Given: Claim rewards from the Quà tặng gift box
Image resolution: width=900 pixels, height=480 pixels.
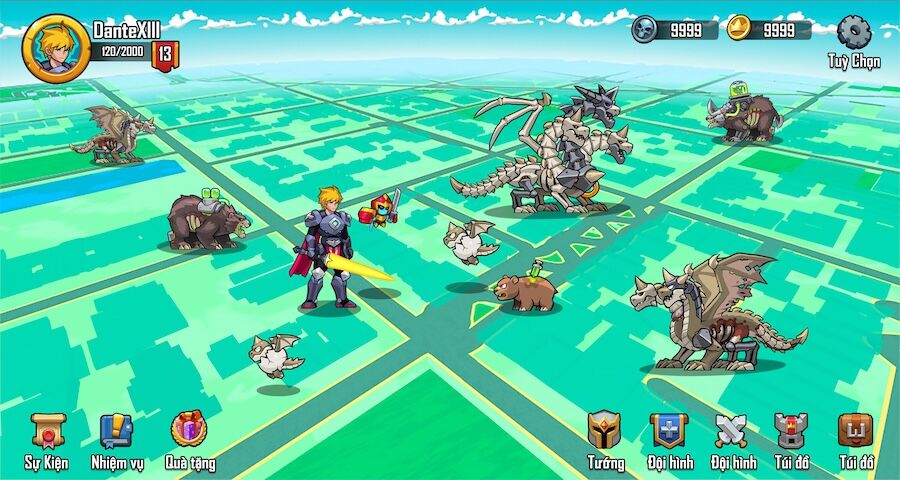Looking at the screenshot, I should 188,431.
